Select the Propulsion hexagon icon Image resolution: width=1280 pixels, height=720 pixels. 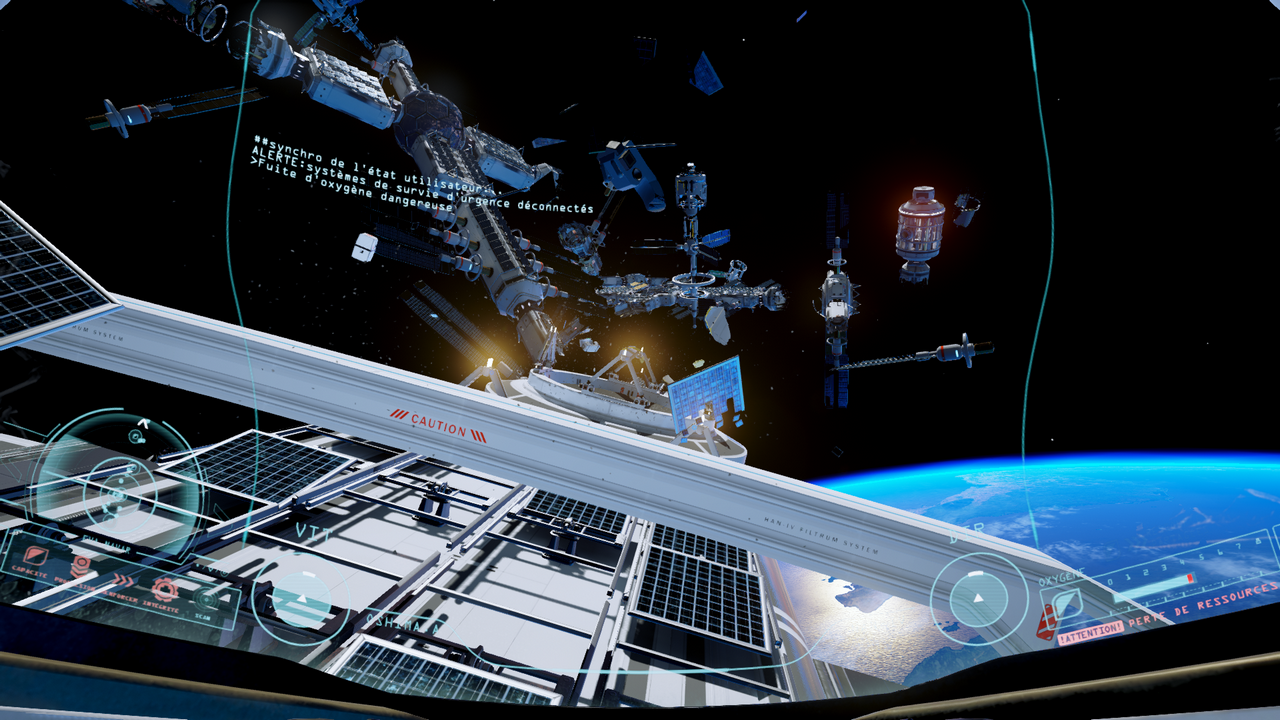82,566
